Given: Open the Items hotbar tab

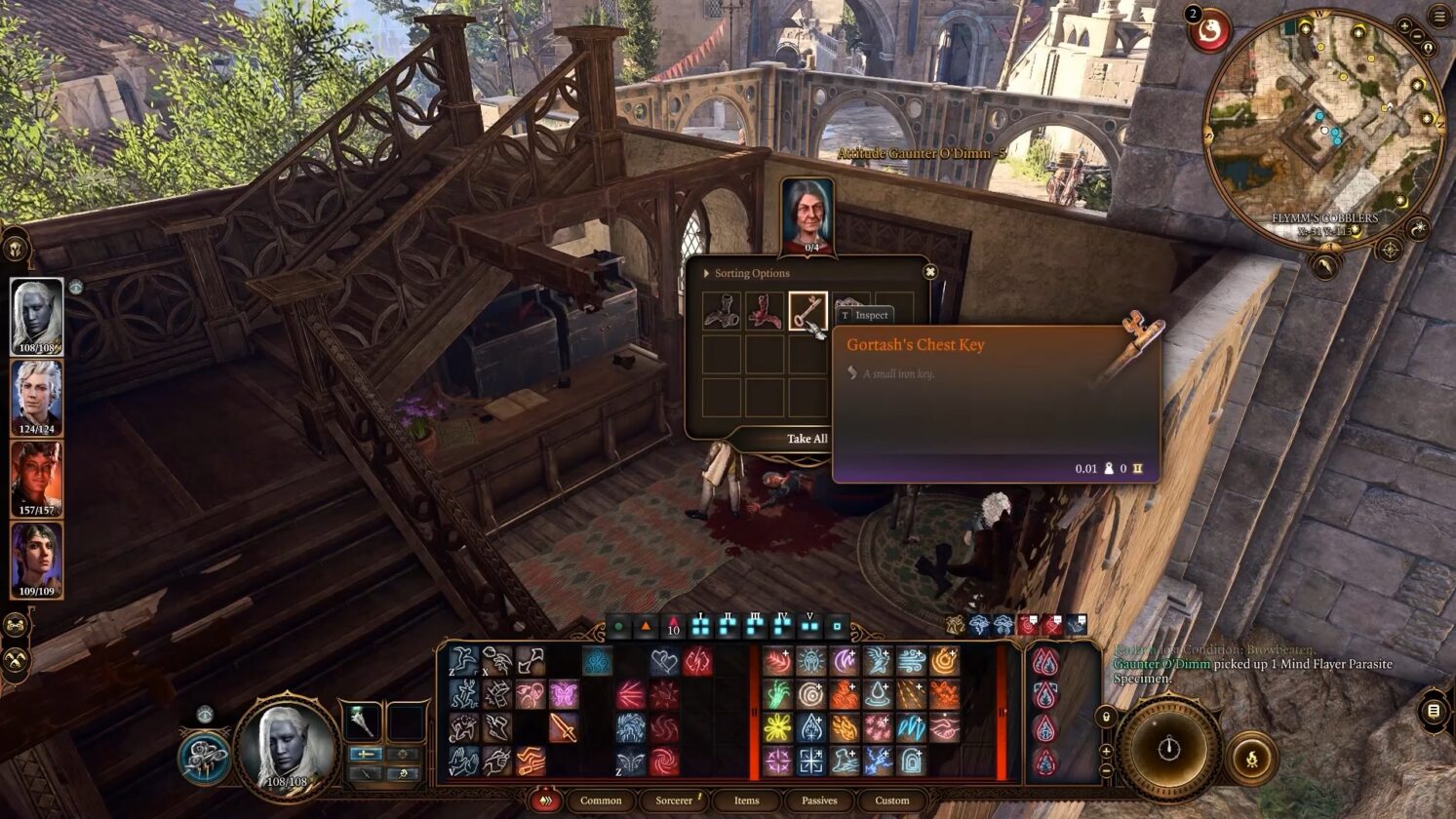Looking at the screenshot, I should pyautogui.click(x=747, y=800).
